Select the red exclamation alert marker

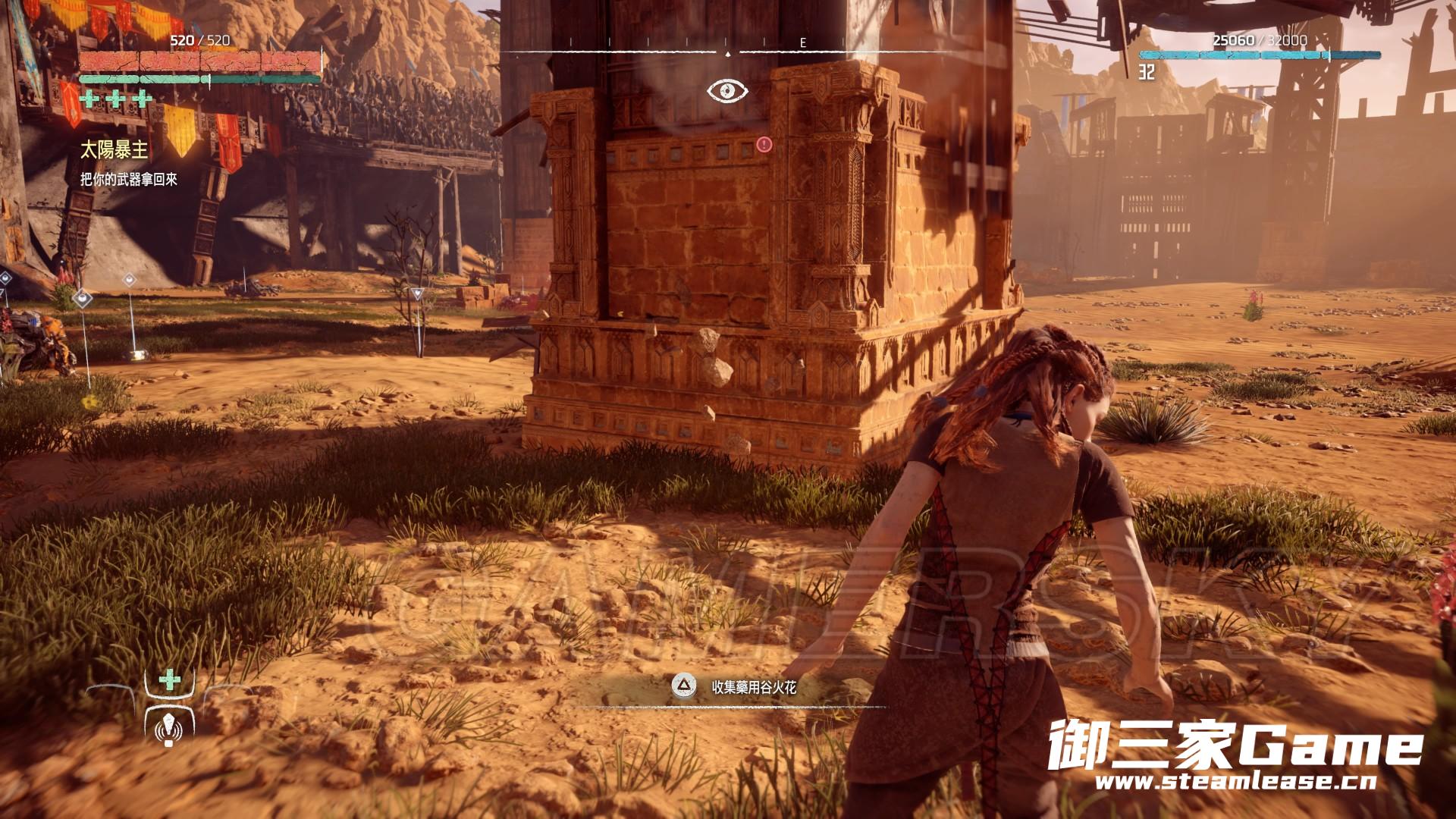tap(764, 143)
